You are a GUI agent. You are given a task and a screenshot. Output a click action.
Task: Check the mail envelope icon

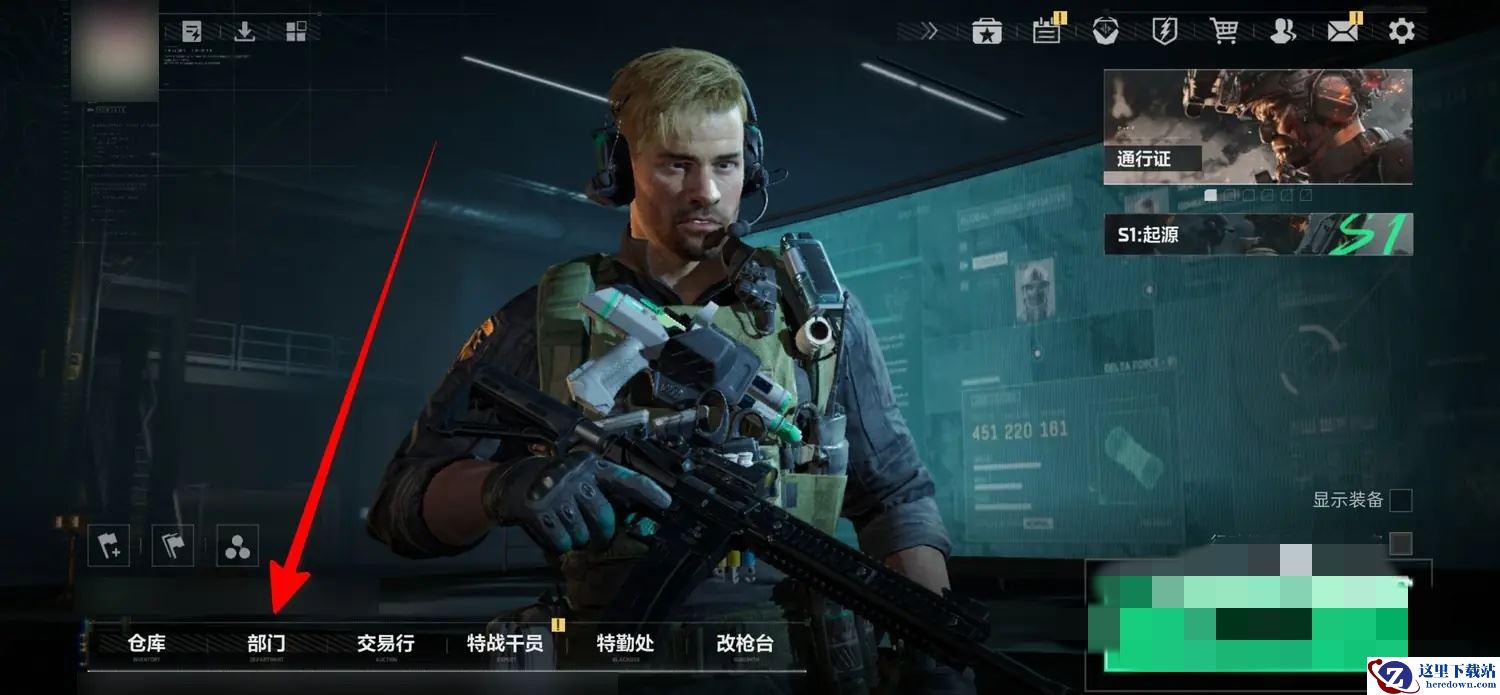click(1343, 31)
